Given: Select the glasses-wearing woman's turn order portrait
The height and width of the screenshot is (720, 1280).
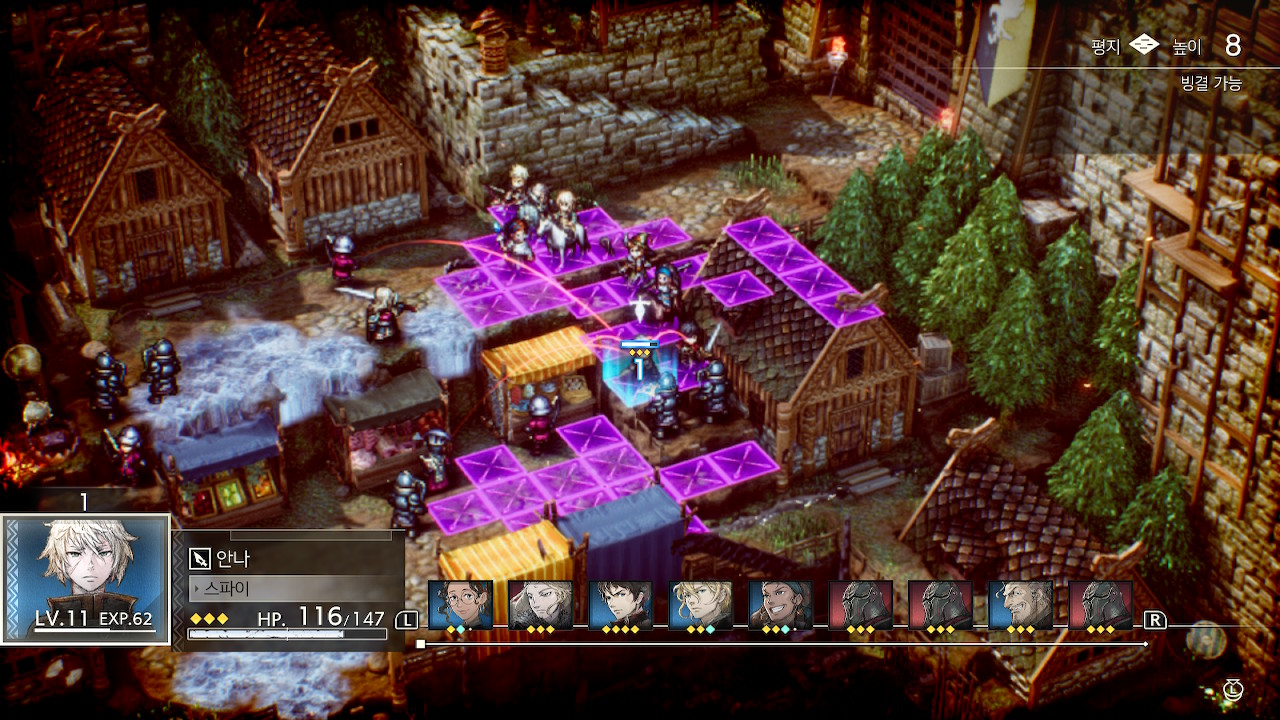Looking at the screenshot, I should (460, 604).
